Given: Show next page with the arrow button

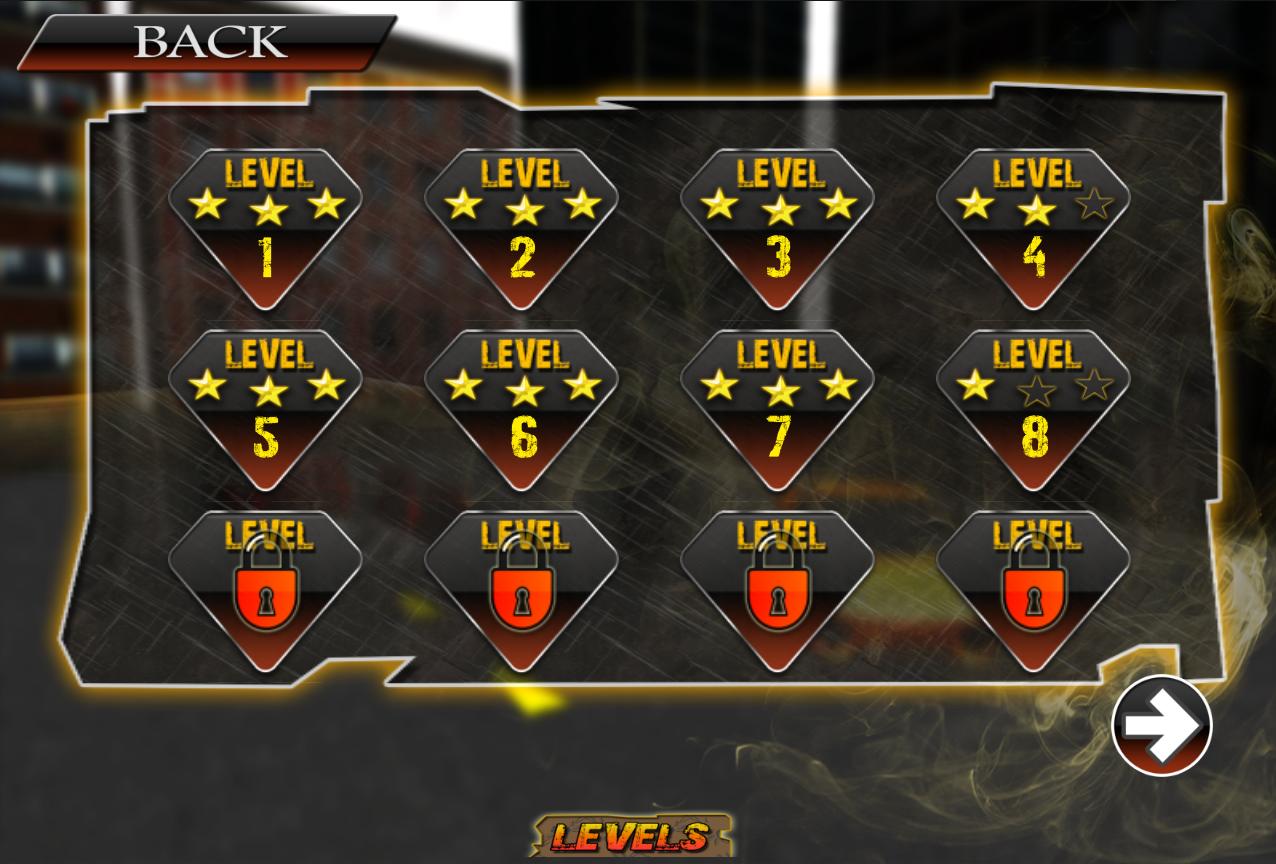Looking at the screenshot, I should tap(1161, 726).
